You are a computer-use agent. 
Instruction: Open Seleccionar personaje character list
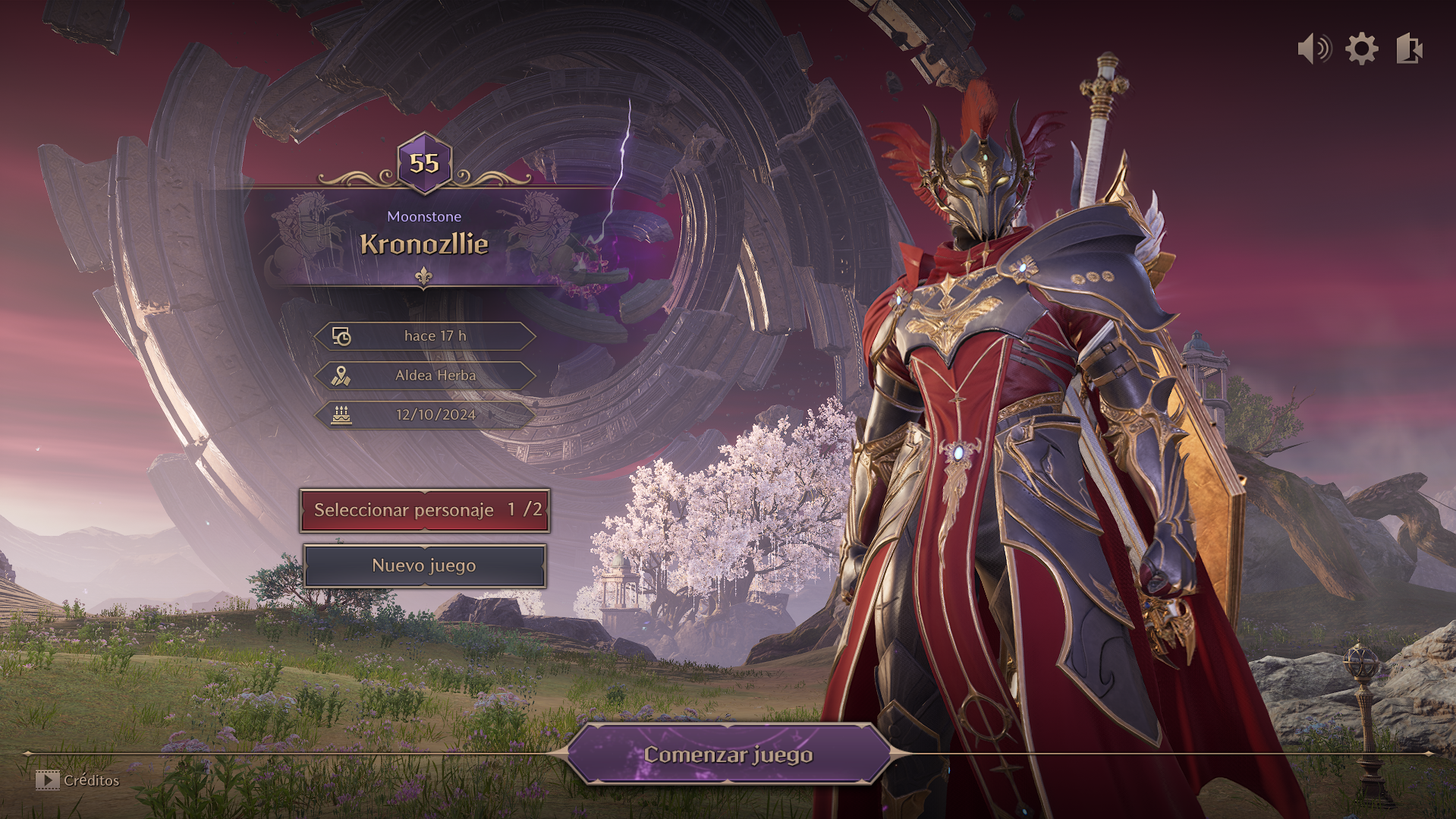[425, 510]
